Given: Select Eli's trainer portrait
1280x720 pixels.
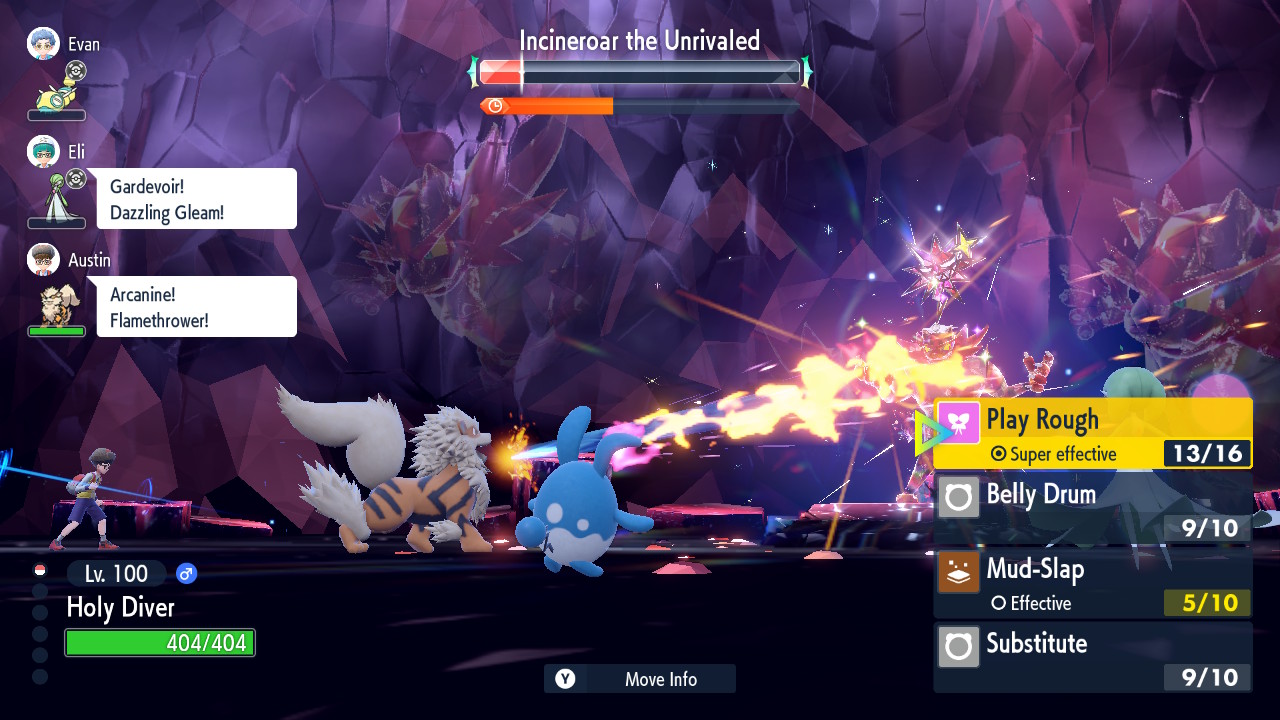Looking at the screenshot, I should [x=44, y=152].
